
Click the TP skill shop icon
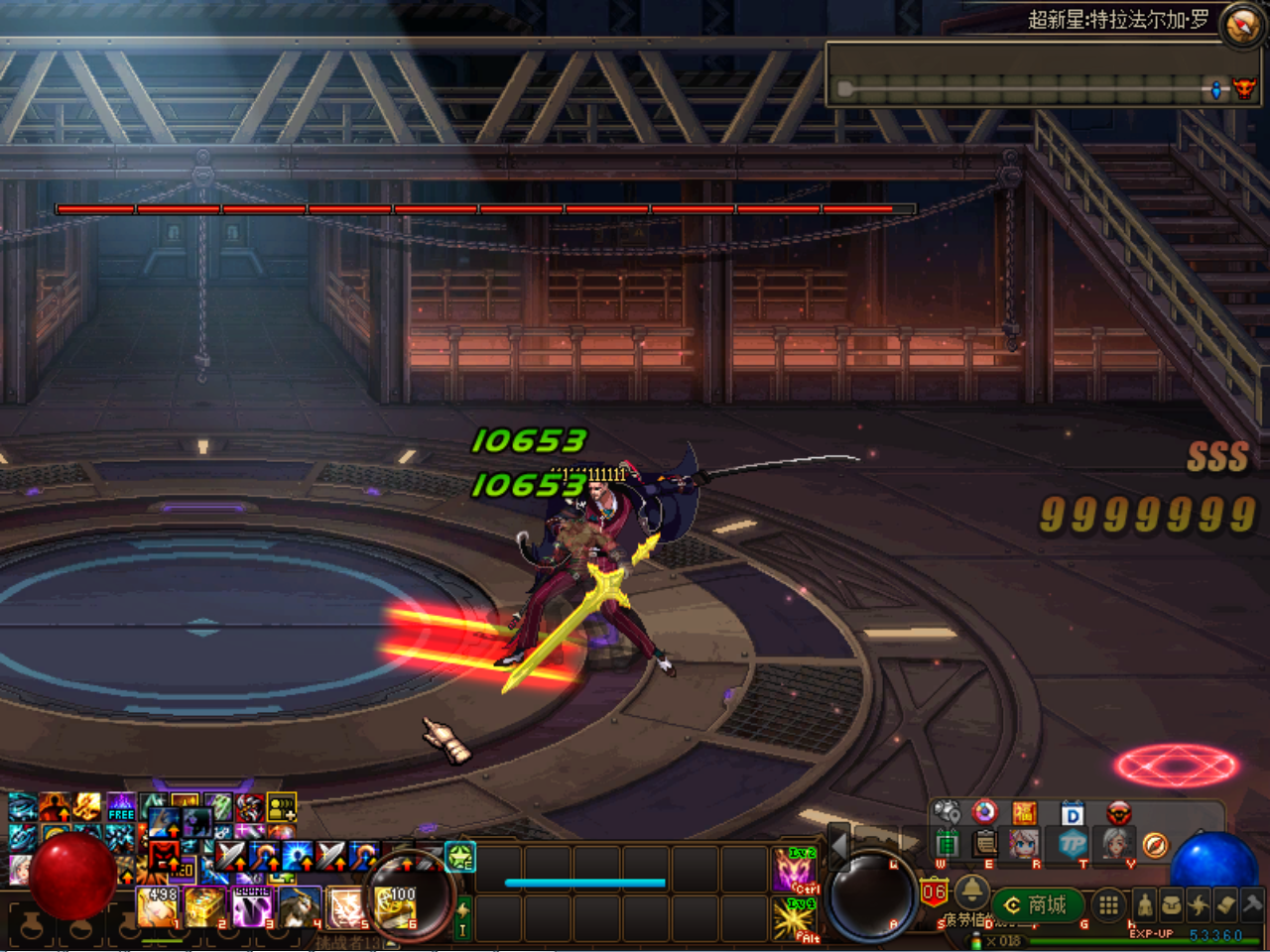pos(1071,844)
